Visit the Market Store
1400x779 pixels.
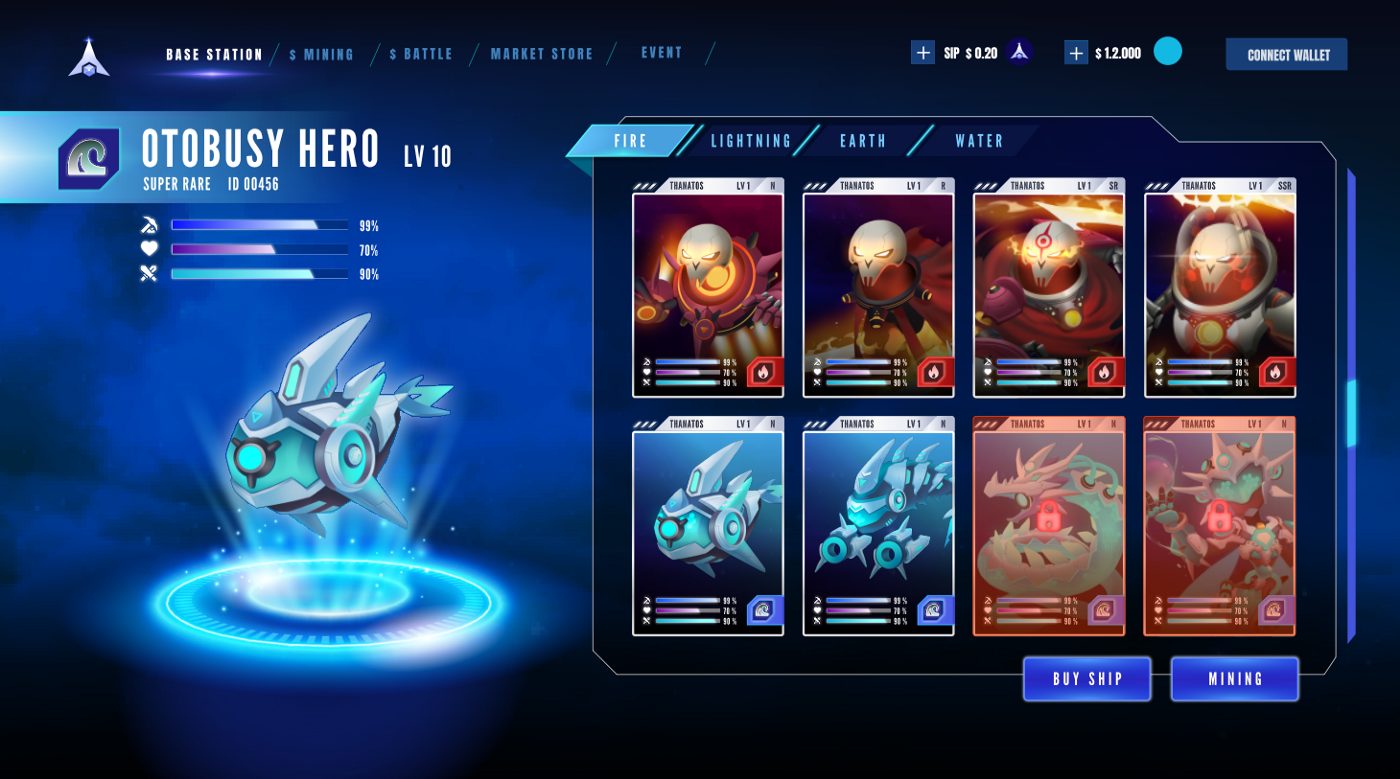[x=542, y=55]
